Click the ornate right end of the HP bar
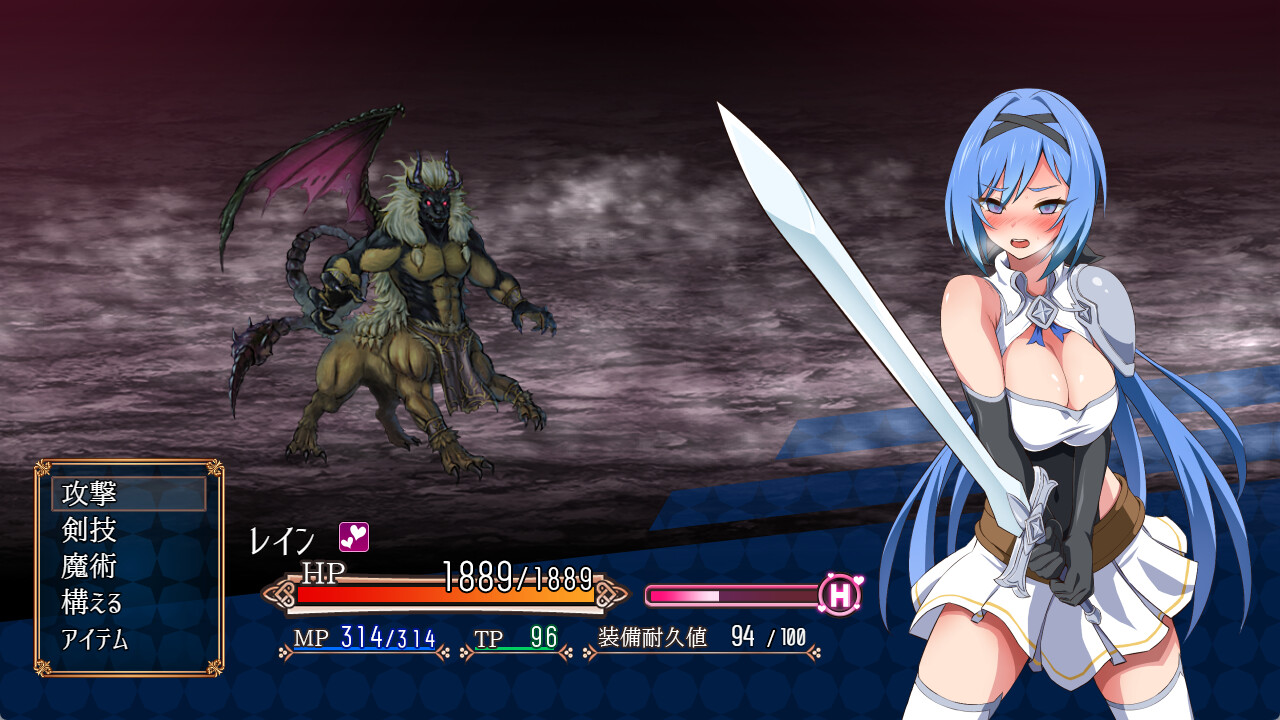This screenshot has height=720, width=1280. pos(611,593)
